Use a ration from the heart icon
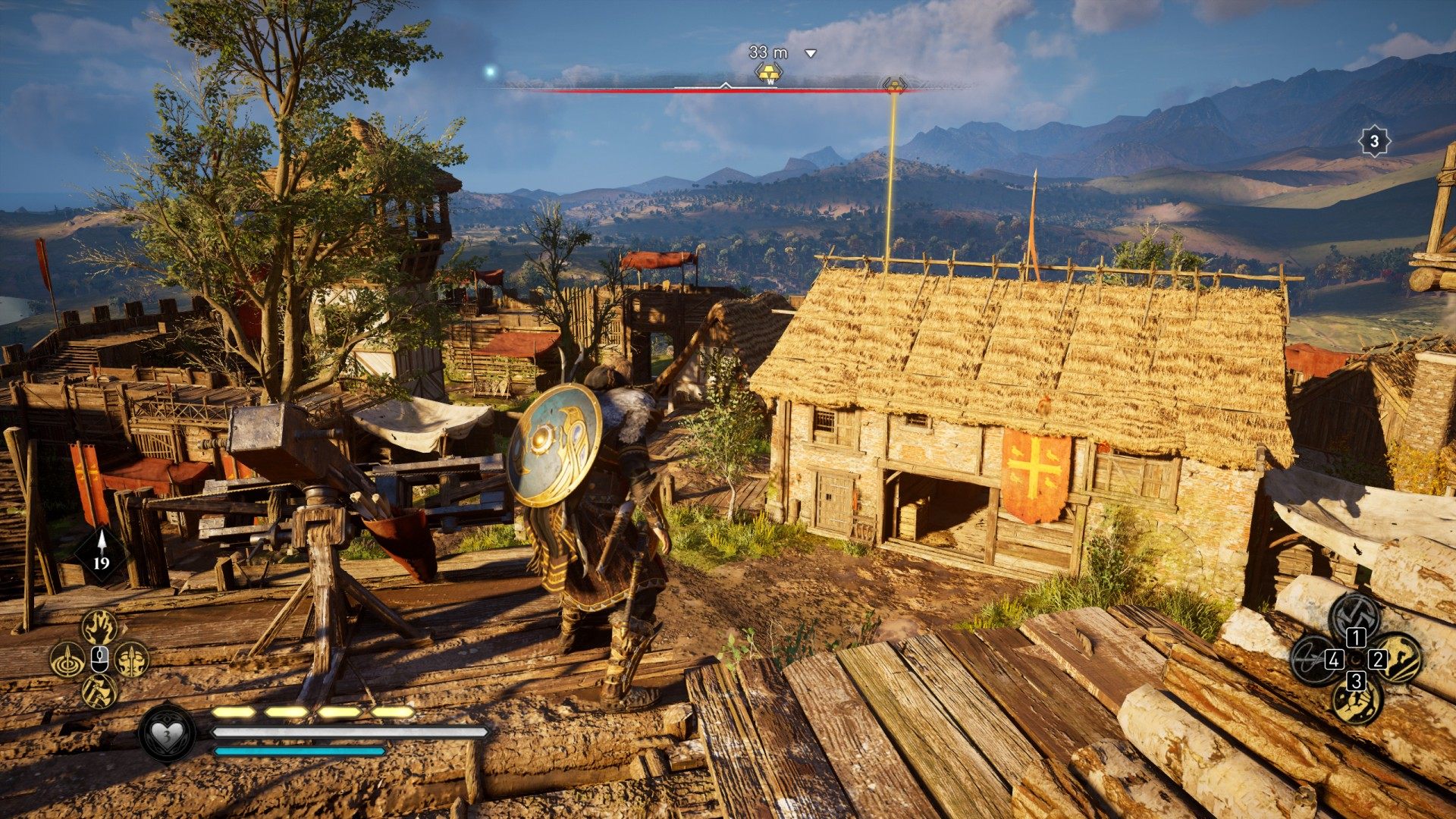This screenshot has width=1456, height=819. pos(168,733)
